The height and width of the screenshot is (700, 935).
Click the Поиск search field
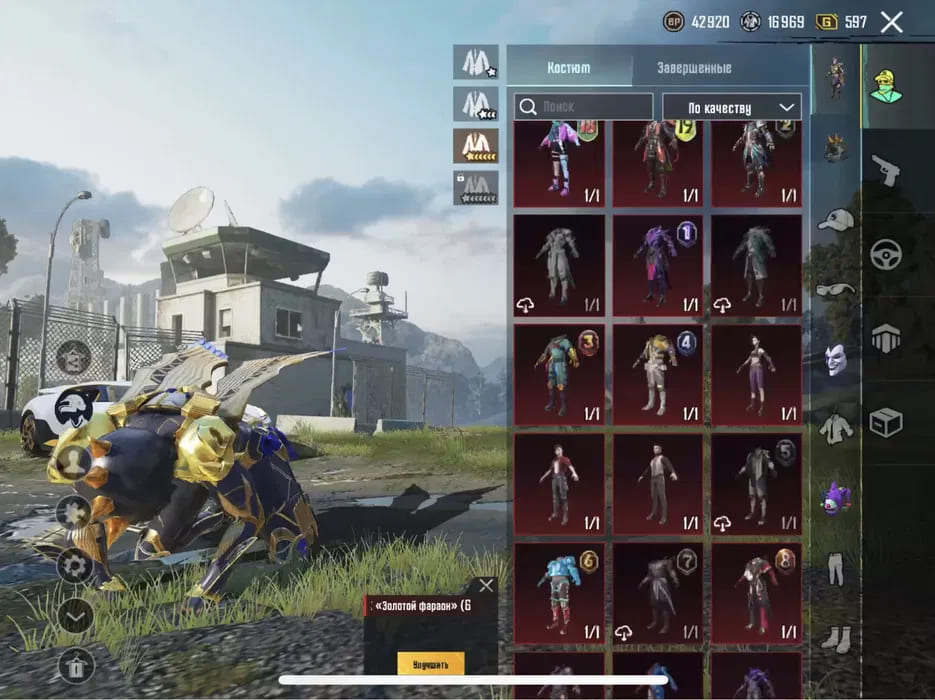point(584,107)
